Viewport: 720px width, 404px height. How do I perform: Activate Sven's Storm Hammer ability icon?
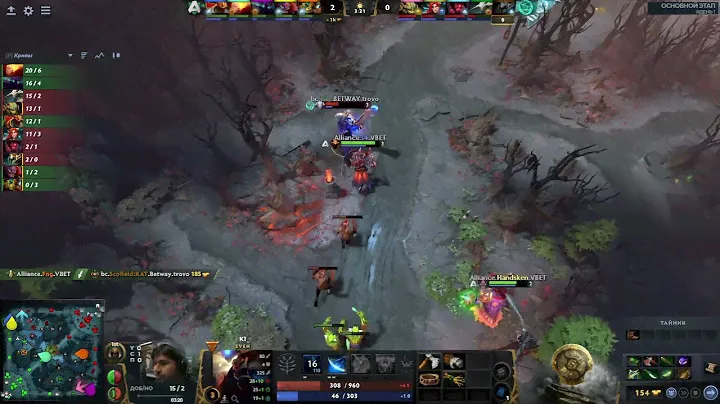pos(311,364)
